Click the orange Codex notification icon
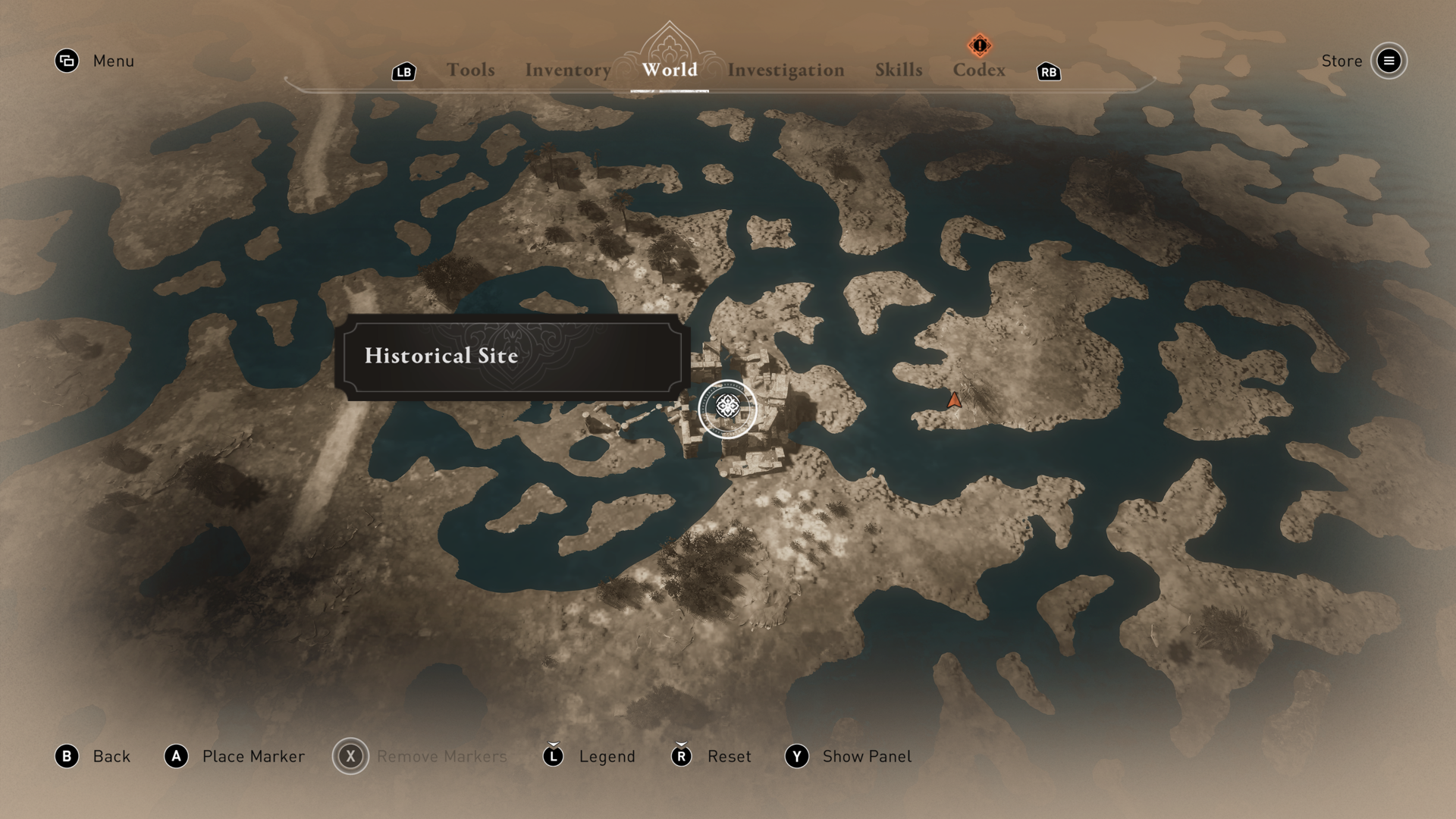Screen dimensions: 1456x819 point(979,44)
